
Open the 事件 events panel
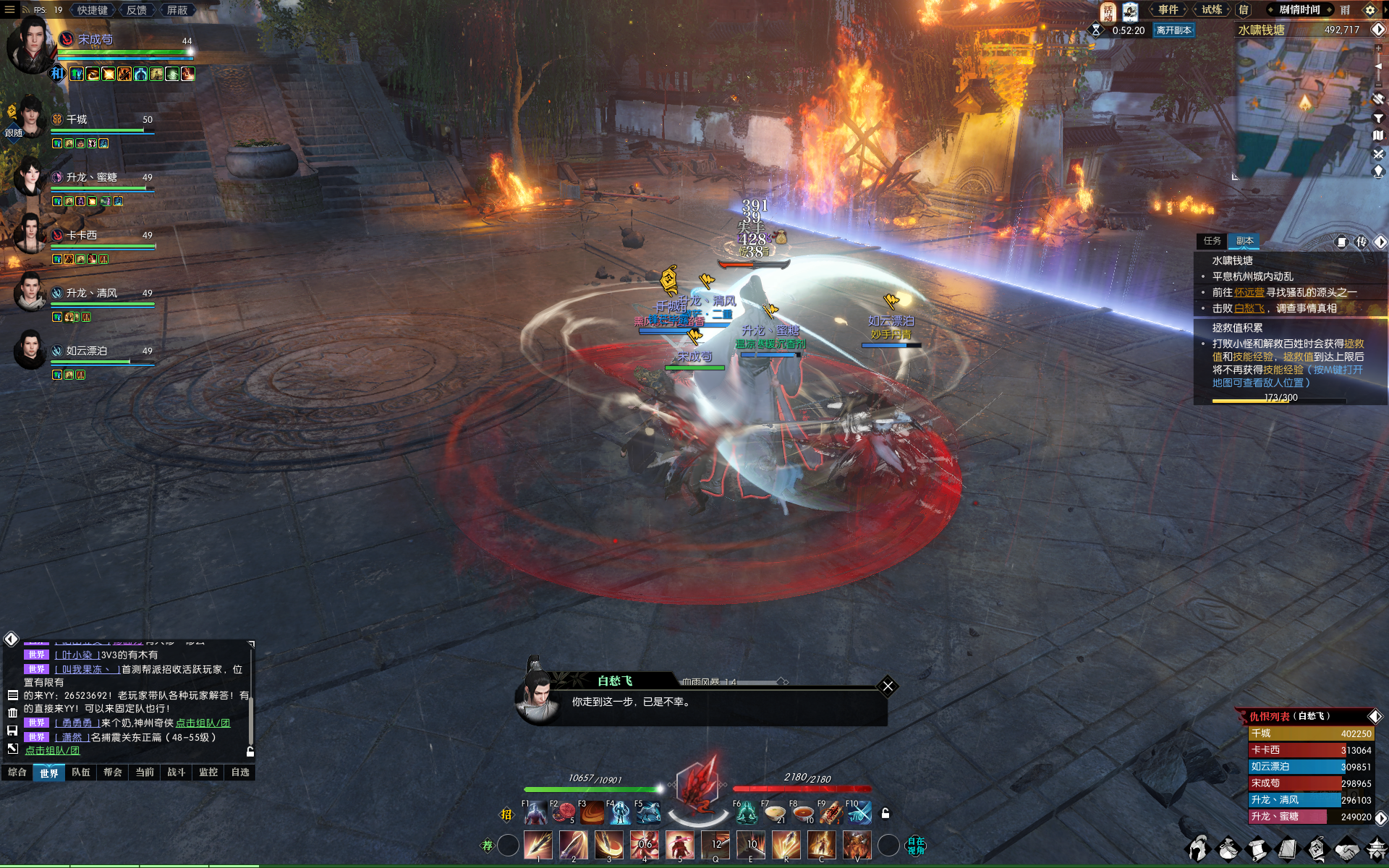click(x=1168, y=10)
